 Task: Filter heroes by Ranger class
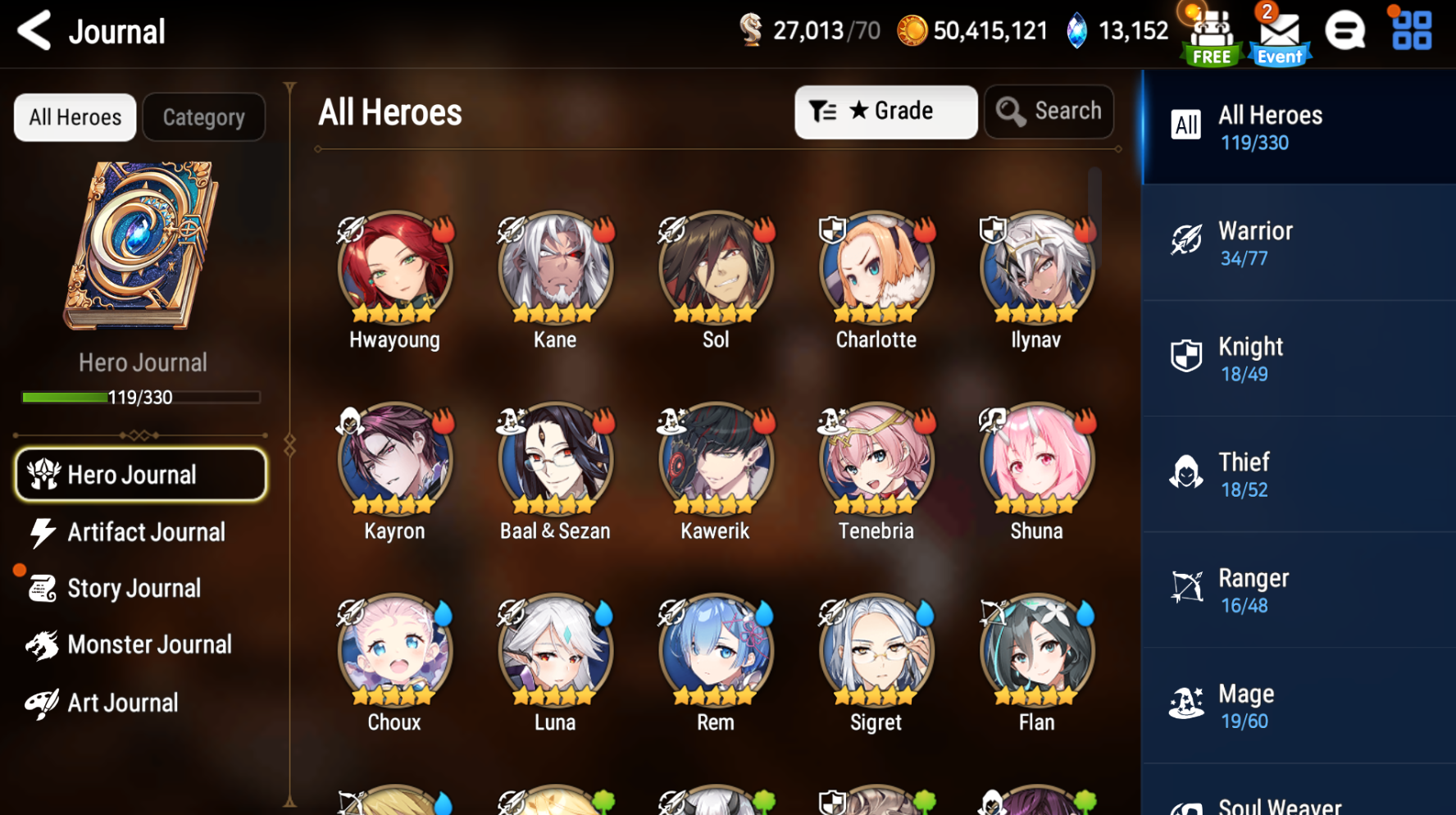click(1295, 590)
